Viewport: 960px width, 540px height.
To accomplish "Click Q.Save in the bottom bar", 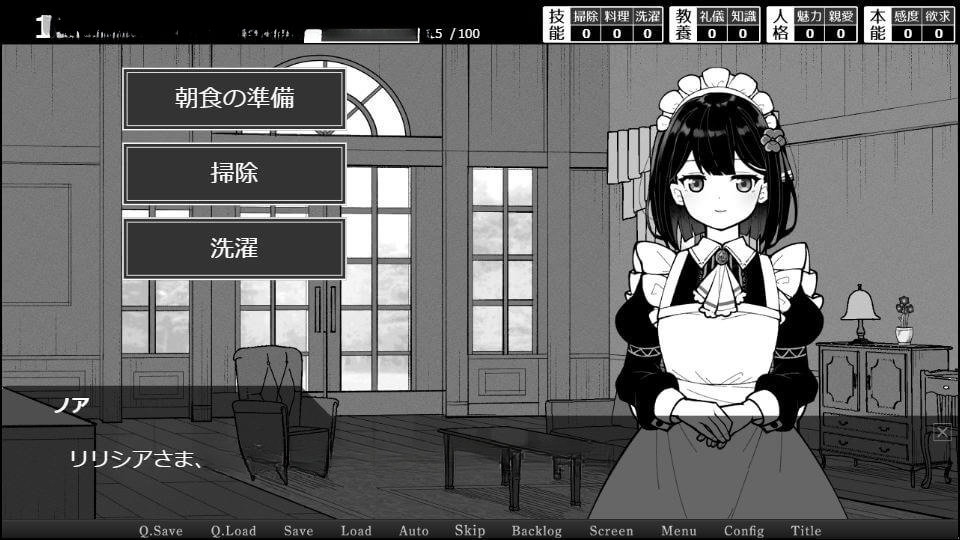I will pos(160,531).
